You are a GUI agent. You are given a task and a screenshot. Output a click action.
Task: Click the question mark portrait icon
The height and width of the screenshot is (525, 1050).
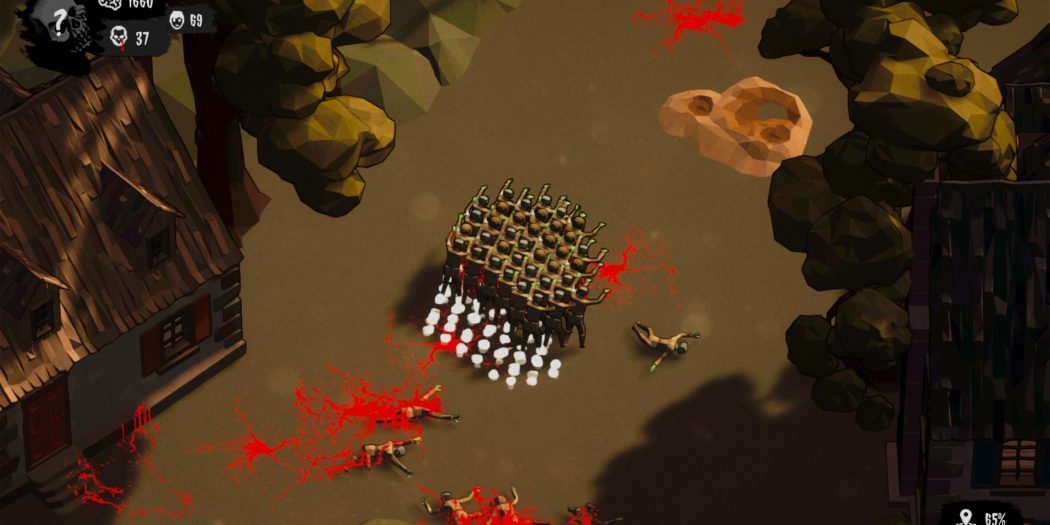[x=61, y=24]
